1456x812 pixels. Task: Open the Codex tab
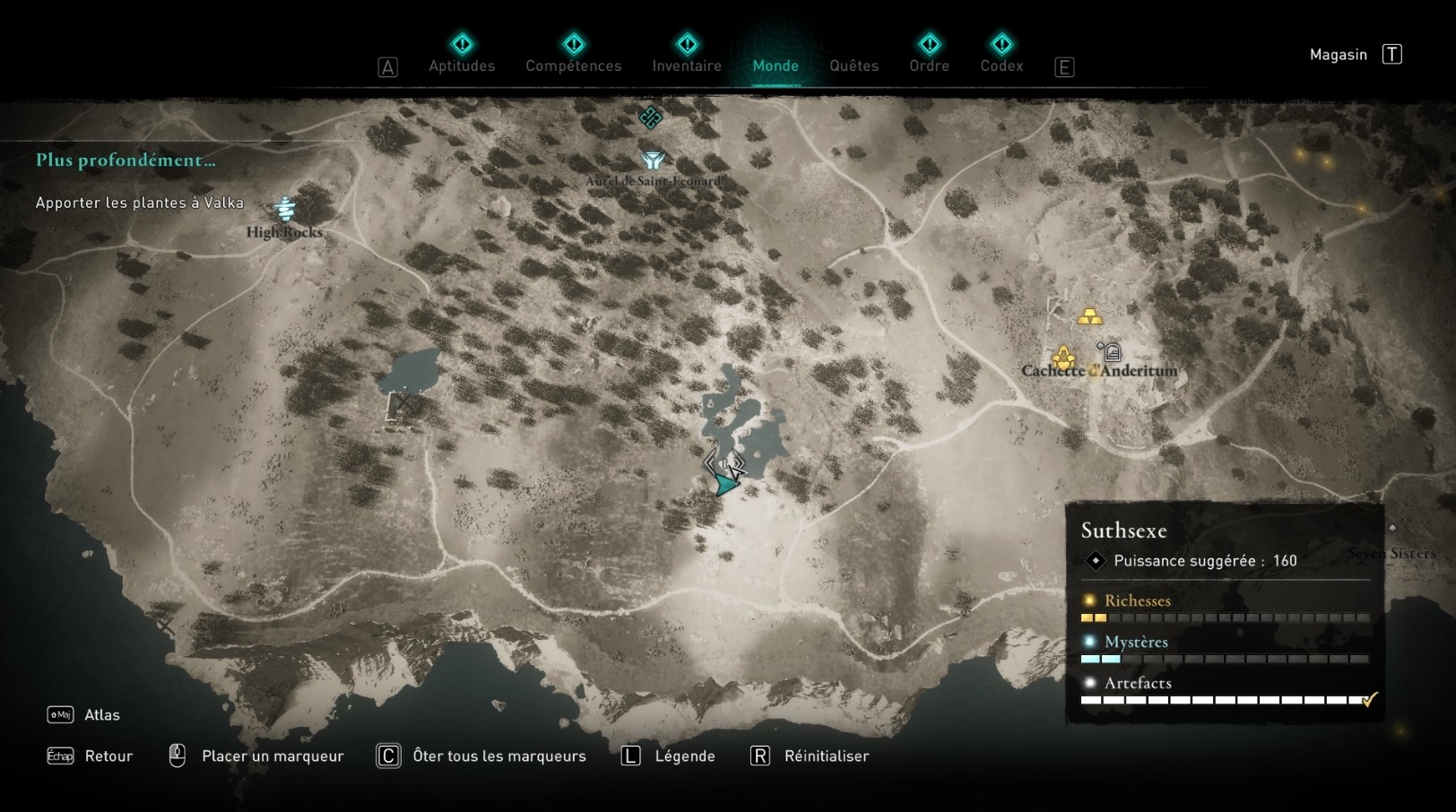click(1001, 65)
